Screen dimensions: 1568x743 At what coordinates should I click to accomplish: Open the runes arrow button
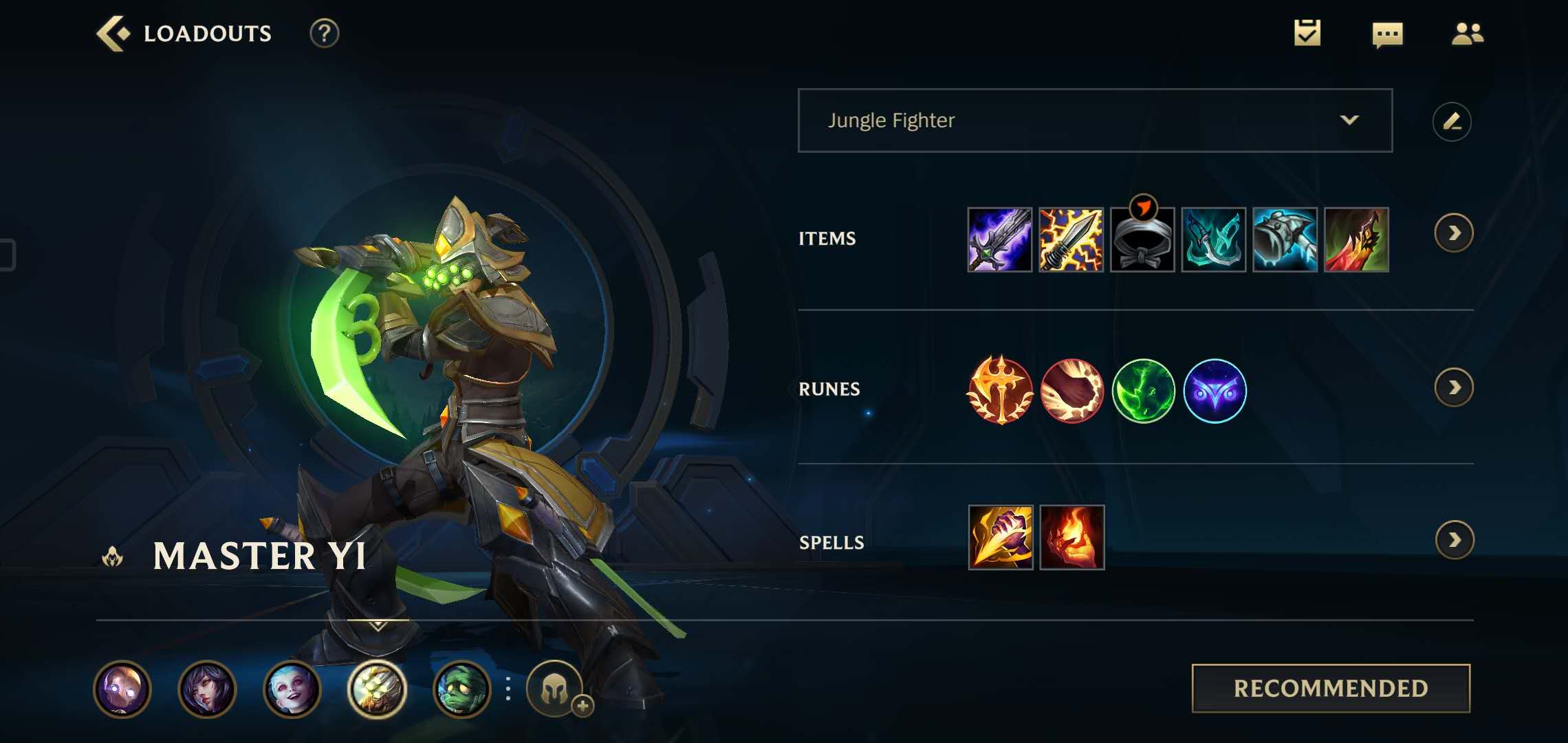tap(1453, 388)
